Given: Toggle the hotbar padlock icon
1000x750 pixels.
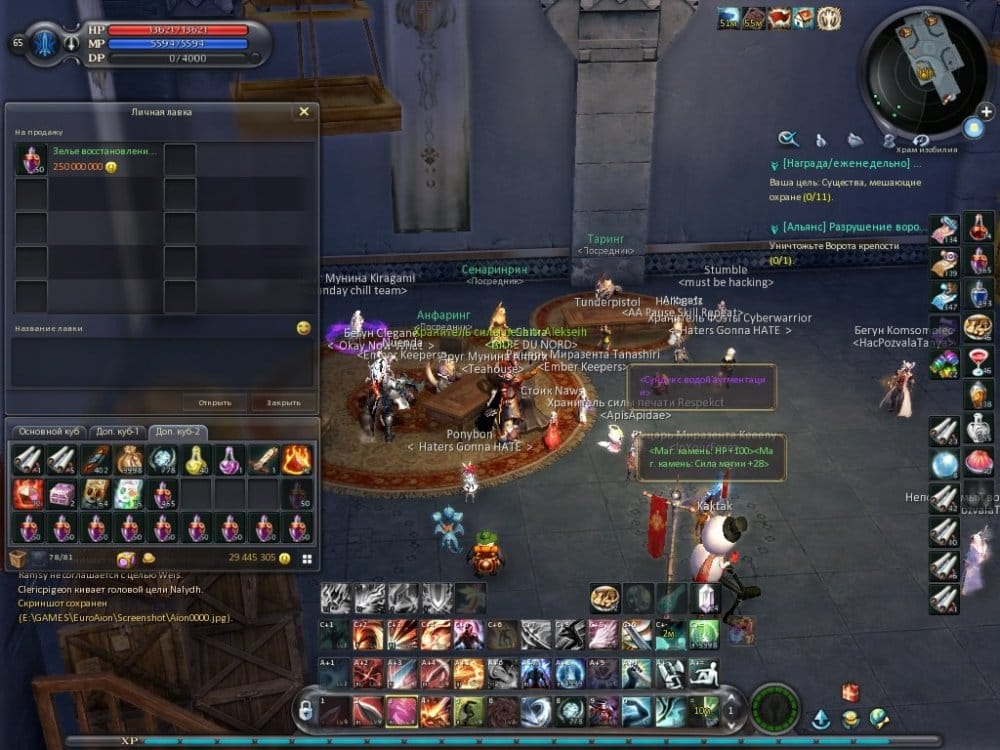Looking at the screenshot, I should (304, 709).
